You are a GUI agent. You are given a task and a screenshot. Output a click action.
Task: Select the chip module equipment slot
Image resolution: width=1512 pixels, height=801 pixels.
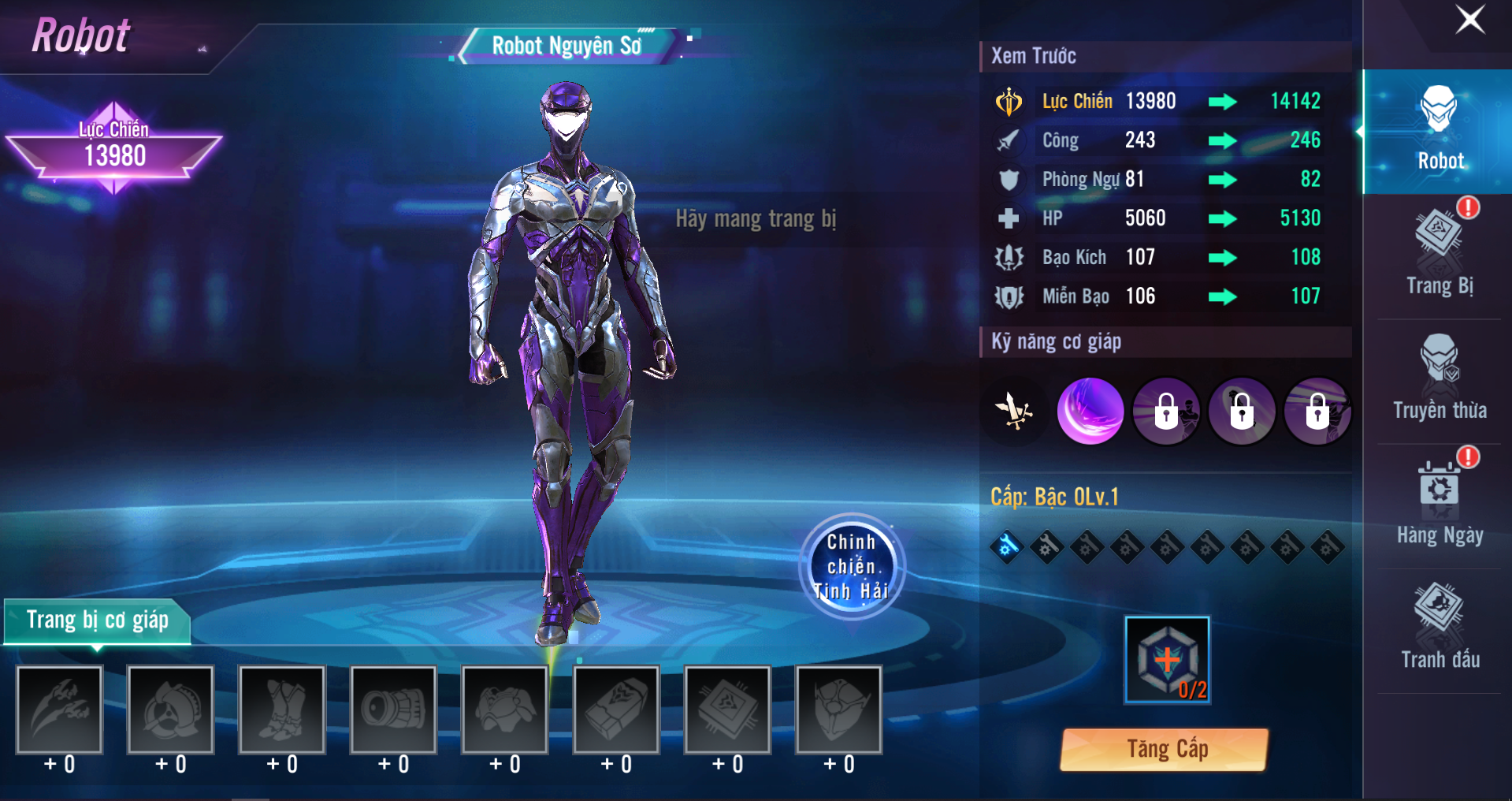tap(727, 710)
